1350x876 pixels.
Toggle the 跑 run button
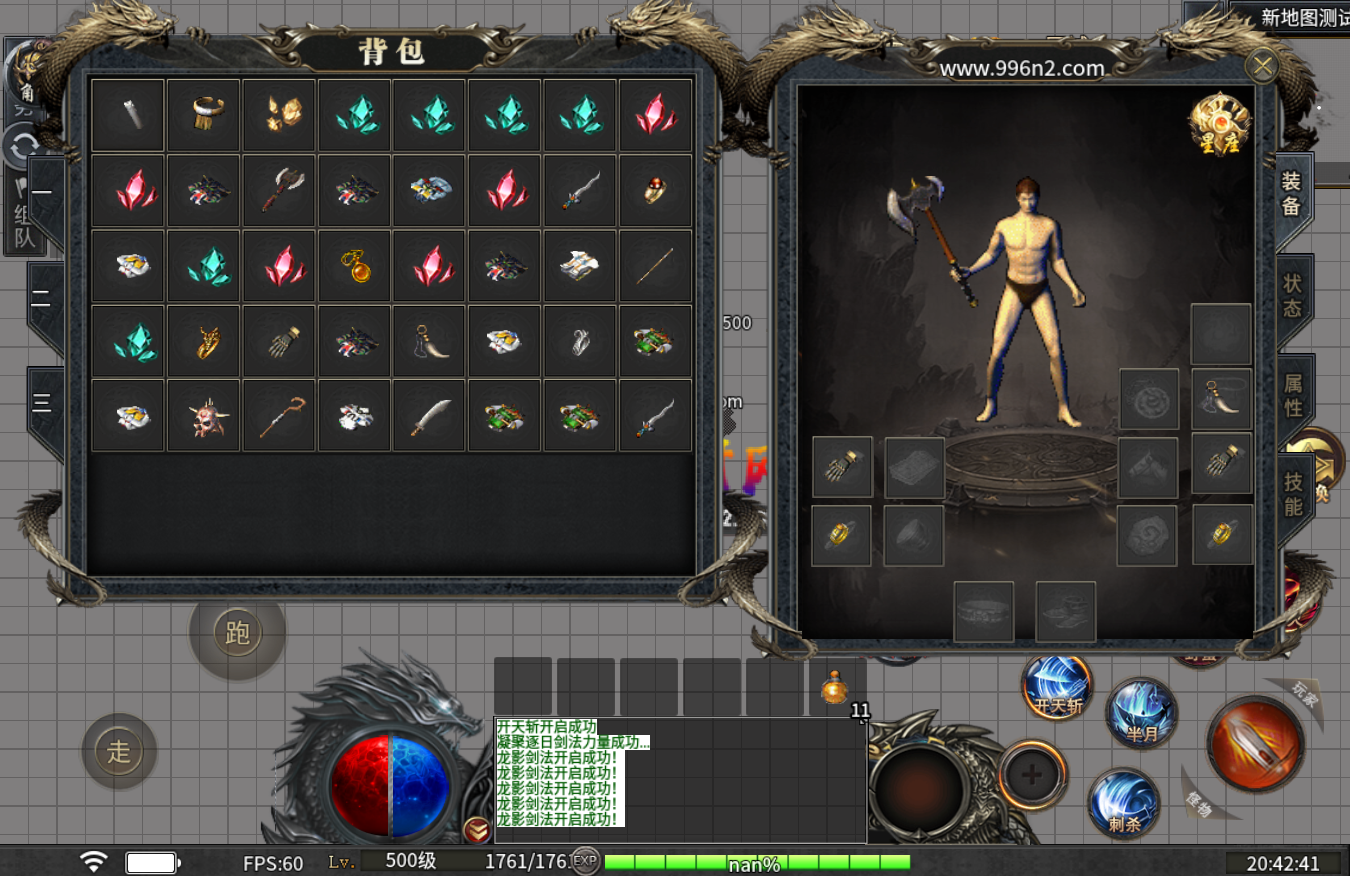pyautogui.click(x=237, y=633)
